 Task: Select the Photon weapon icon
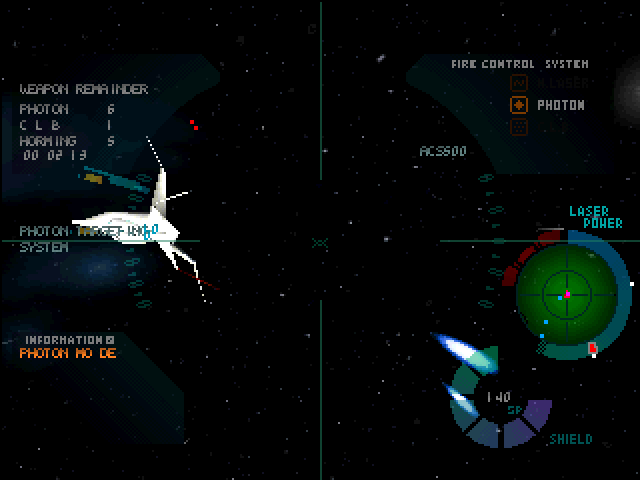518,105
